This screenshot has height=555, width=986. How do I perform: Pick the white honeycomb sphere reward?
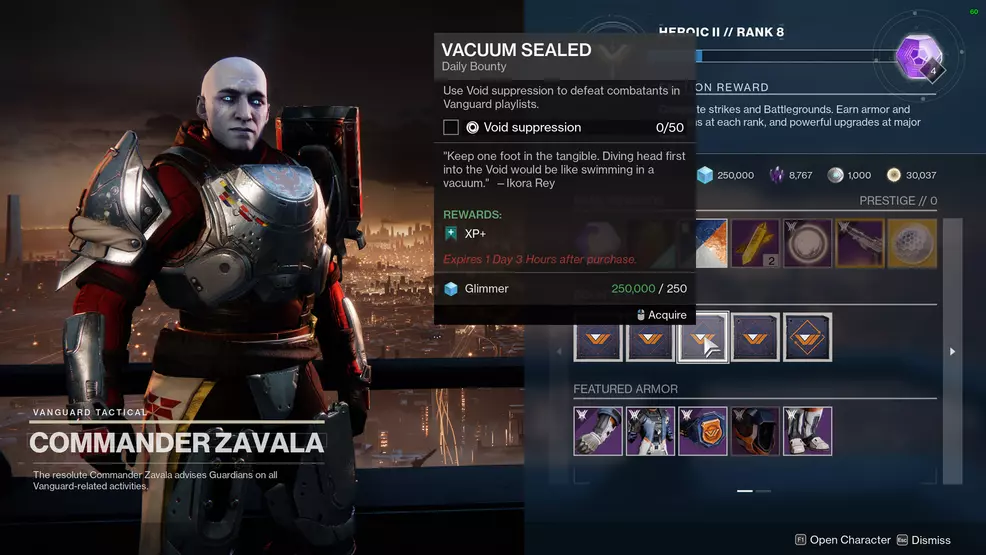(x=911, y=244)
